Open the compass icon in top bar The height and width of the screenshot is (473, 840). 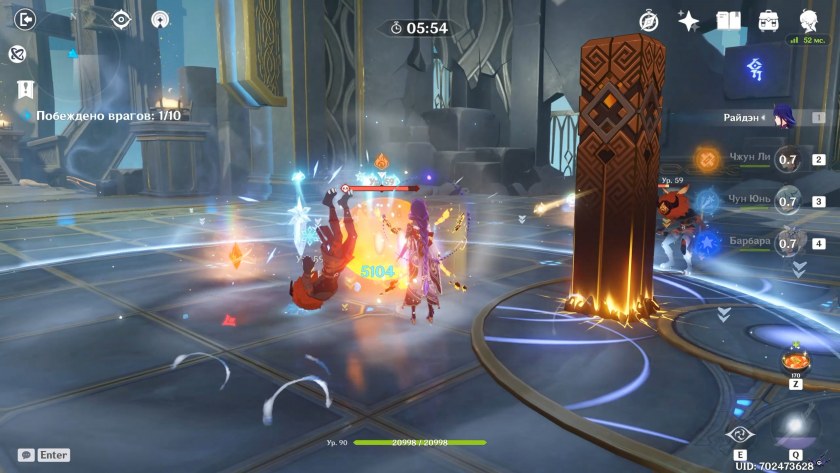click(649, 21)
